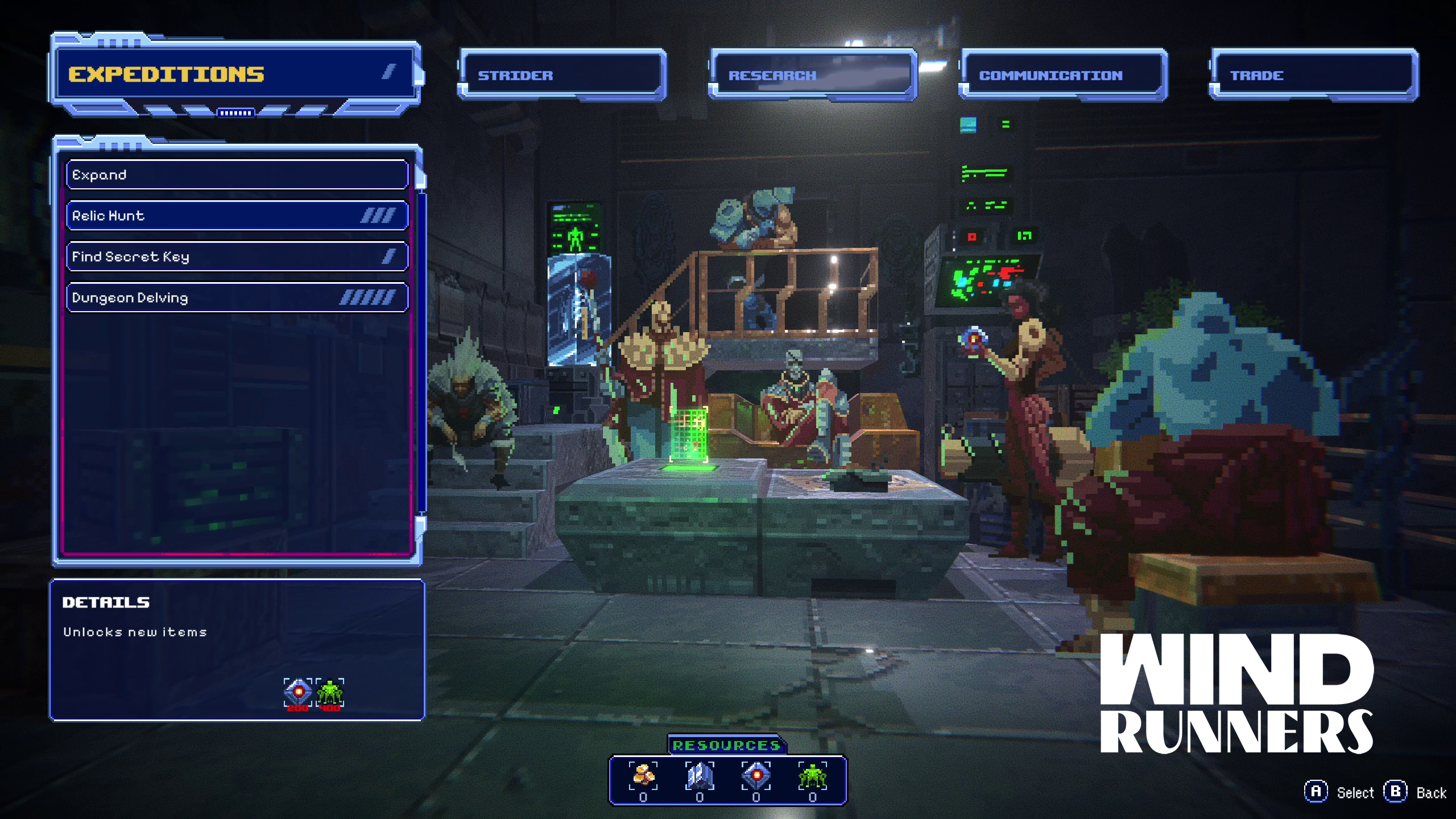Start the Dungeon Delving expedition
Screen dimensions: 1456x819
(x=237, y=297)
